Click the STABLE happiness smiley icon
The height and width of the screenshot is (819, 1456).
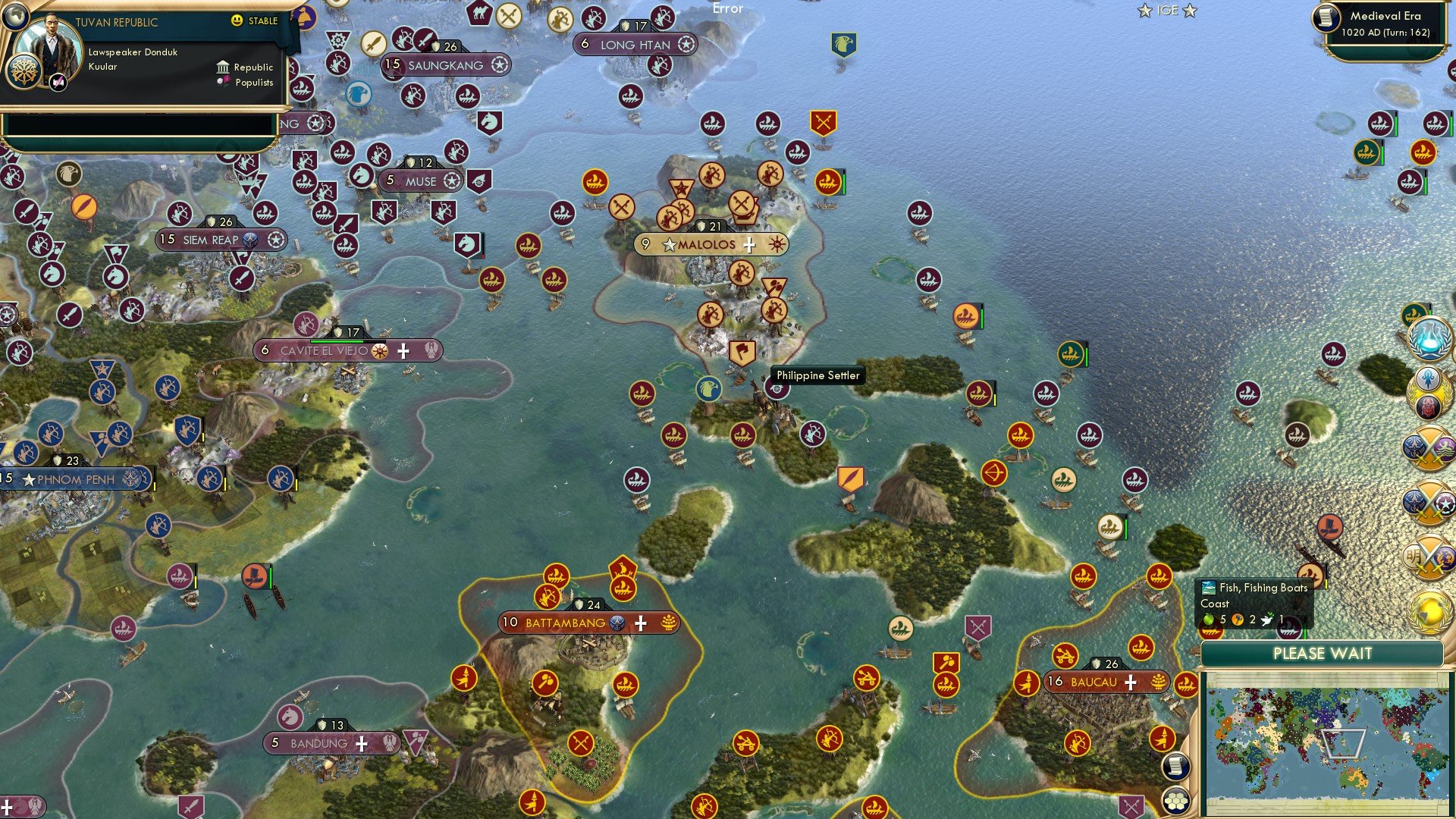click(237, 21)
